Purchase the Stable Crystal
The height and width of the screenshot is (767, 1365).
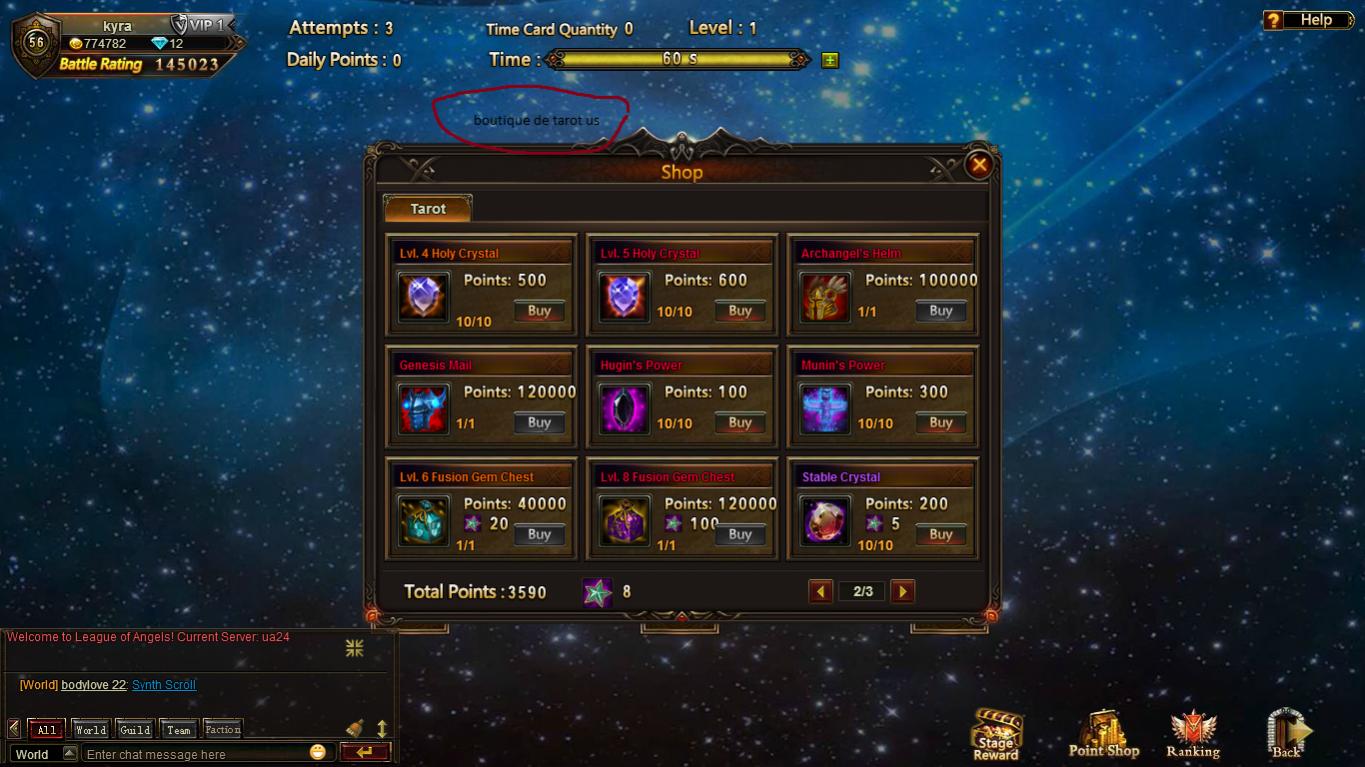click(940, 535)
